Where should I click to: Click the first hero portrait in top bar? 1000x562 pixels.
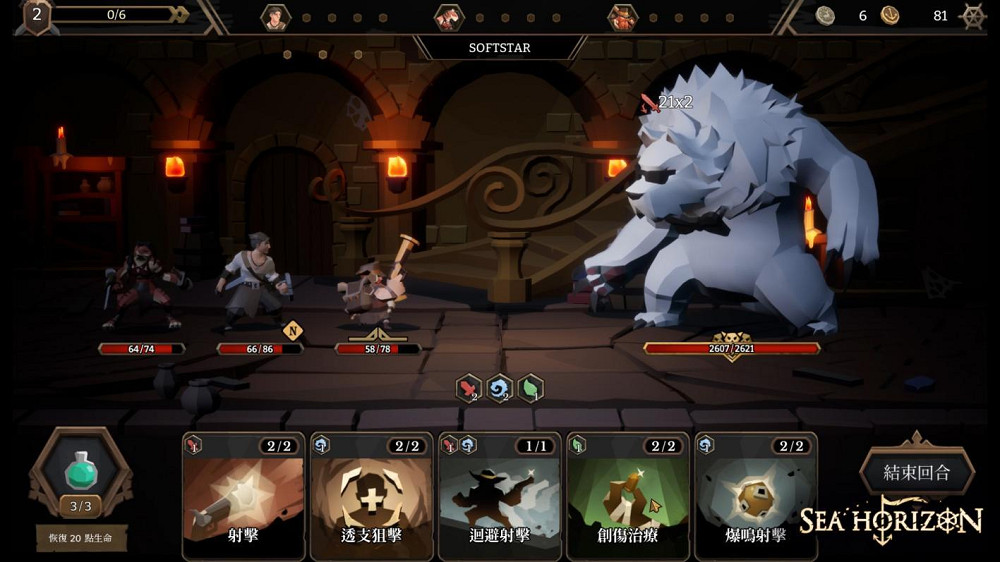coord(275,17)
